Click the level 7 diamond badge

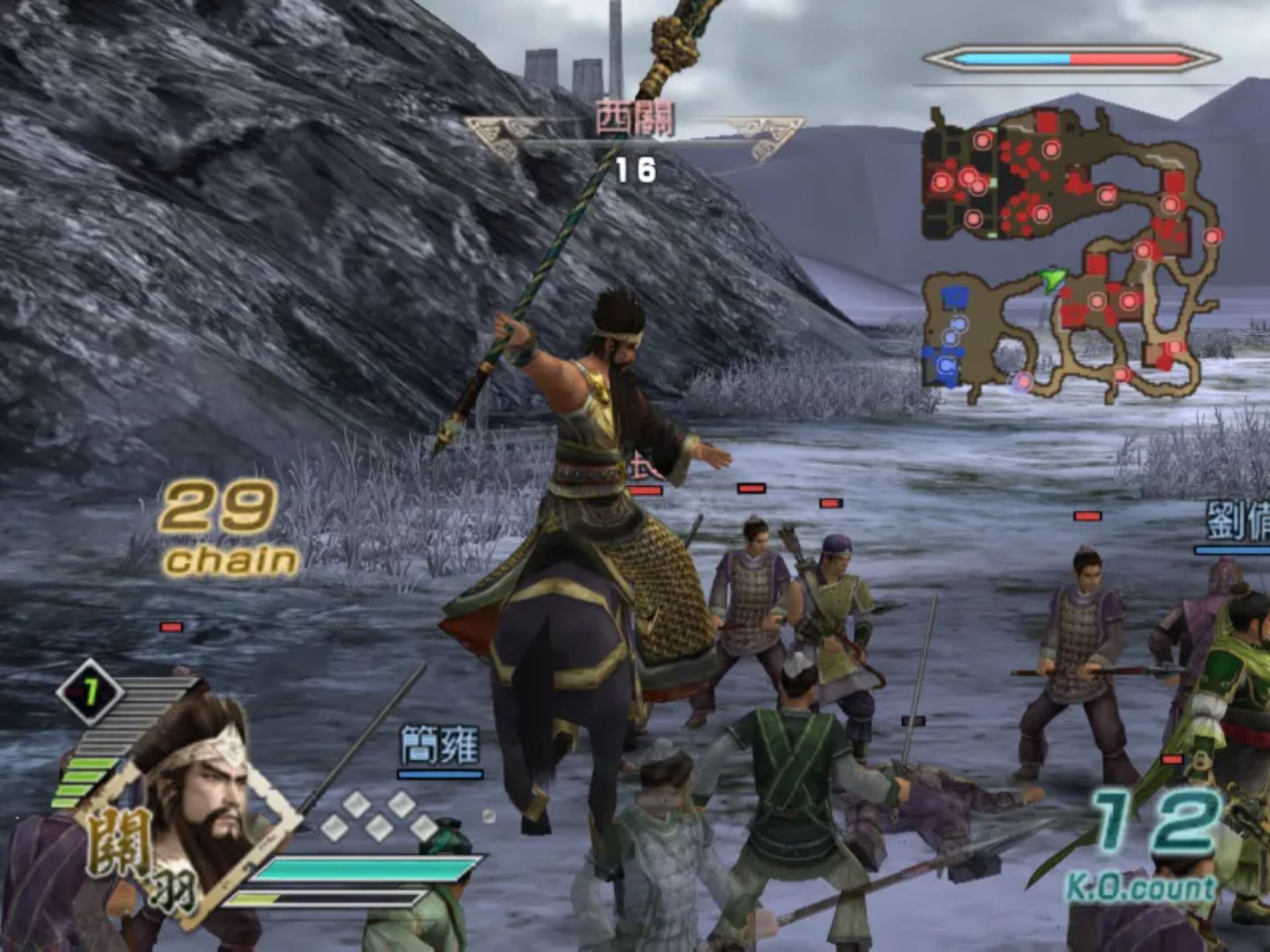tap(90, 692)
